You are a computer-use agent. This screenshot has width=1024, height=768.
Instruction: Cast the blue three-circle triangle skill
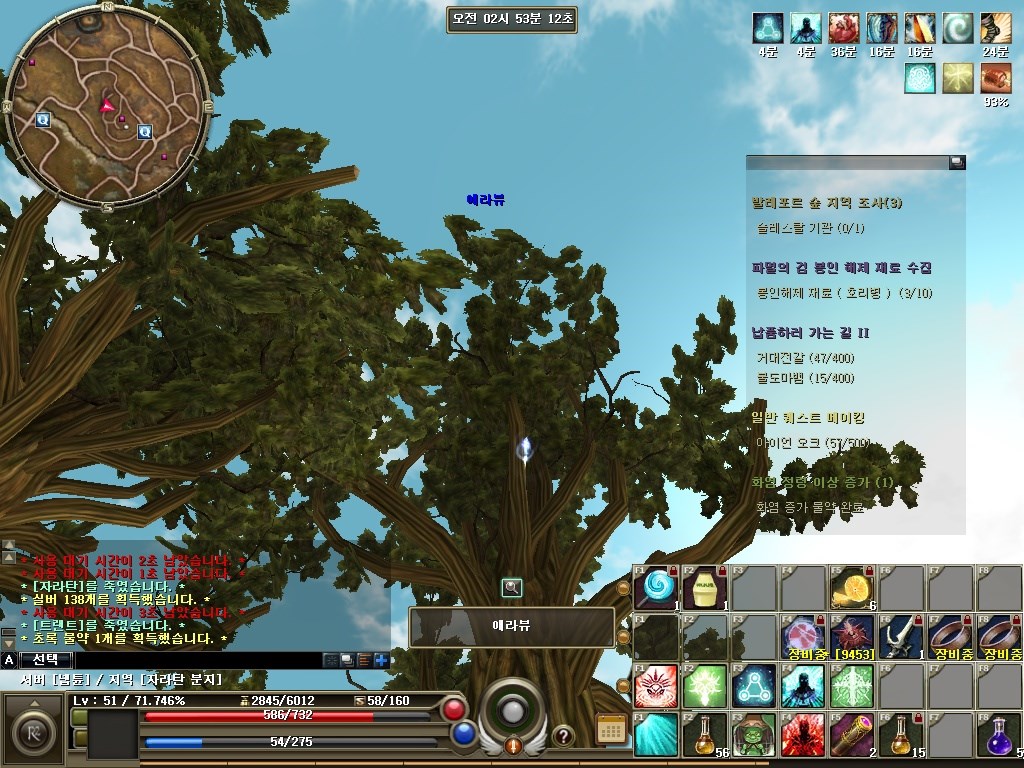(x=754, y=686)
